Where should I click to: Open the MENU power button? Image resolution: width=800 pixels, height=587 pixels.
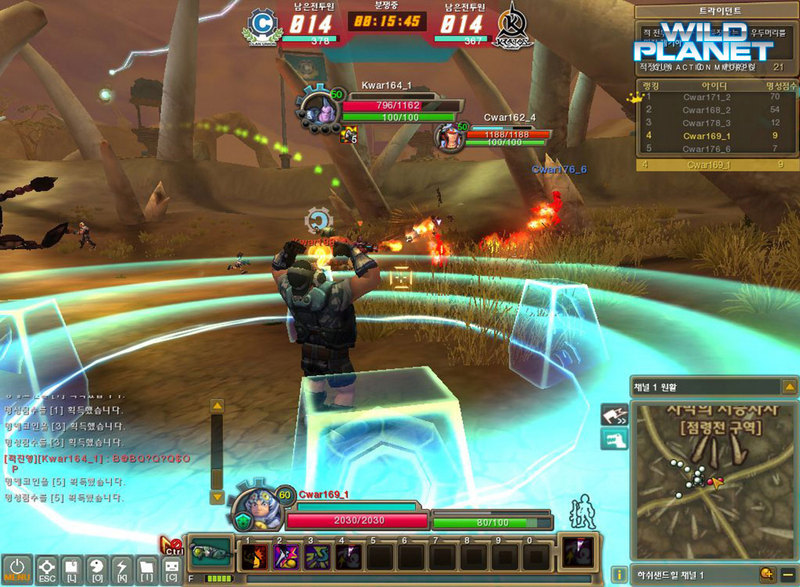(16, 568)
